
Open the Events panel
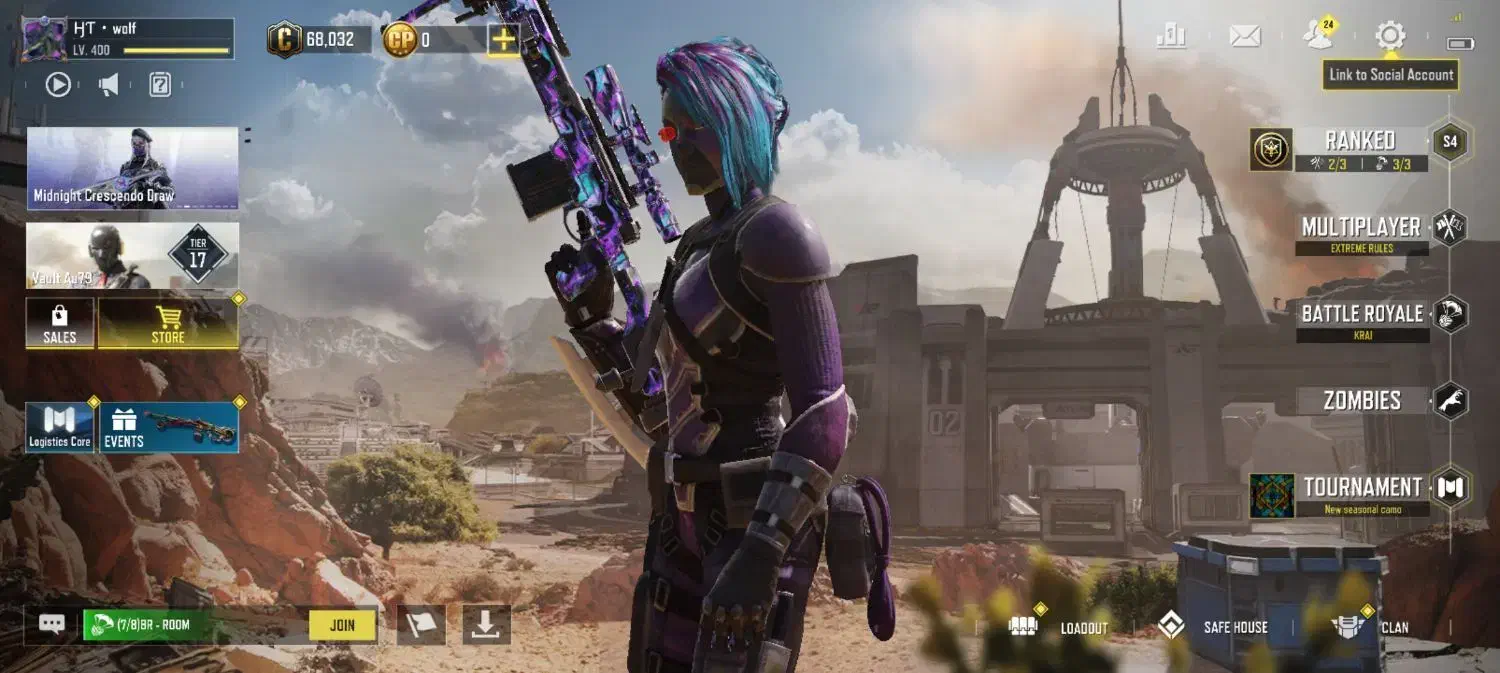tap(169, 427)
